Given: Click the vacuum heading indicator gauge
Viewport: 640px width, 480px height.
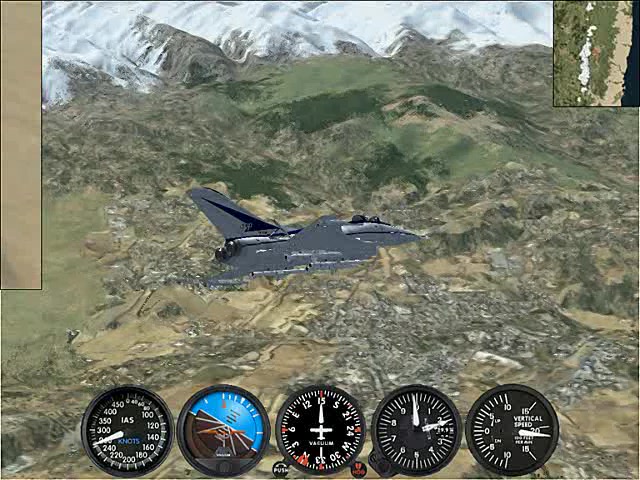Looking at the screenshot, I should (x=320, y=430).
